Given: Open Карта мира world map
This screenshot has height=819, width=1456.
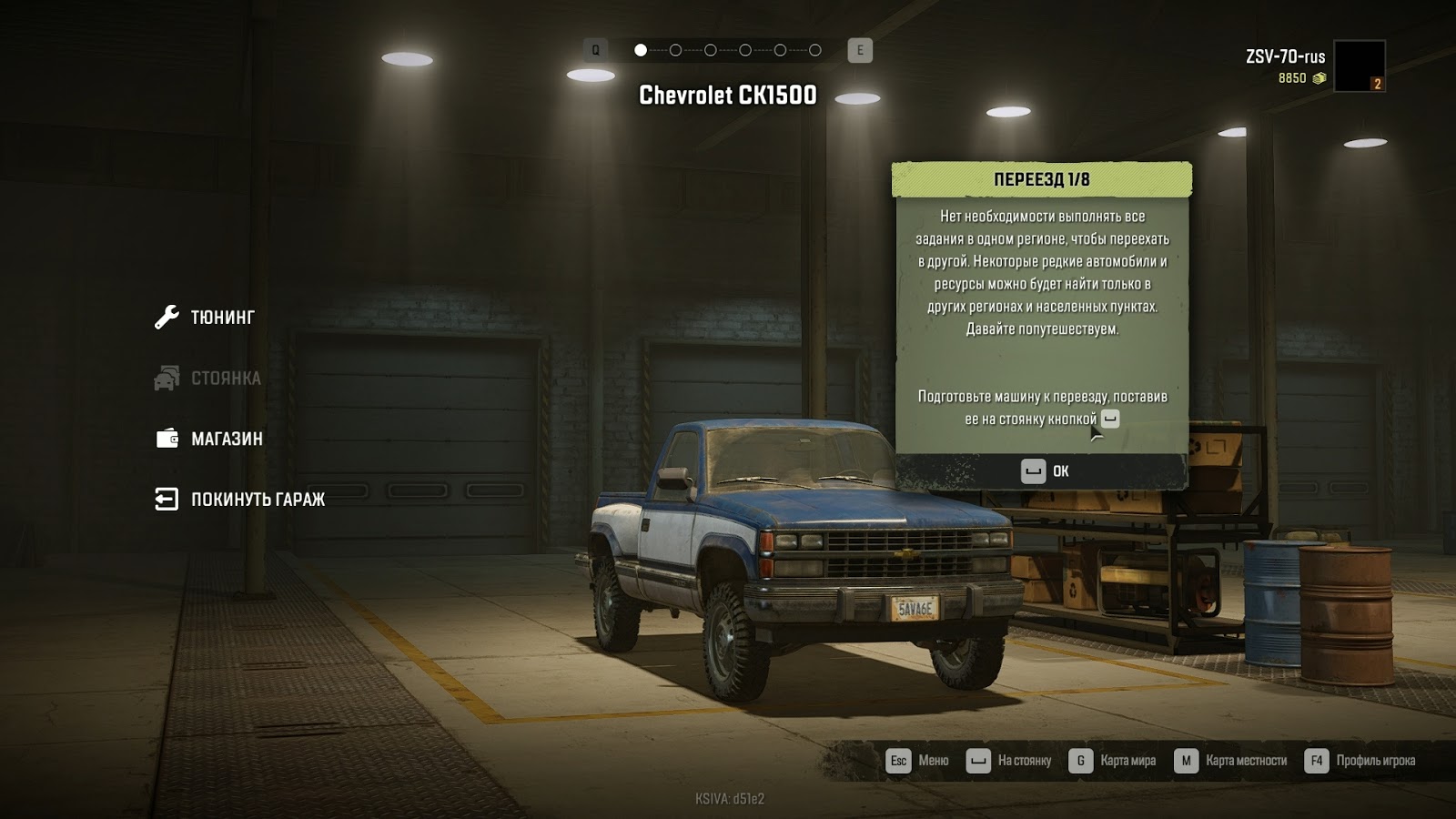Looking at the screenshot, I should tap(1112, 761).
